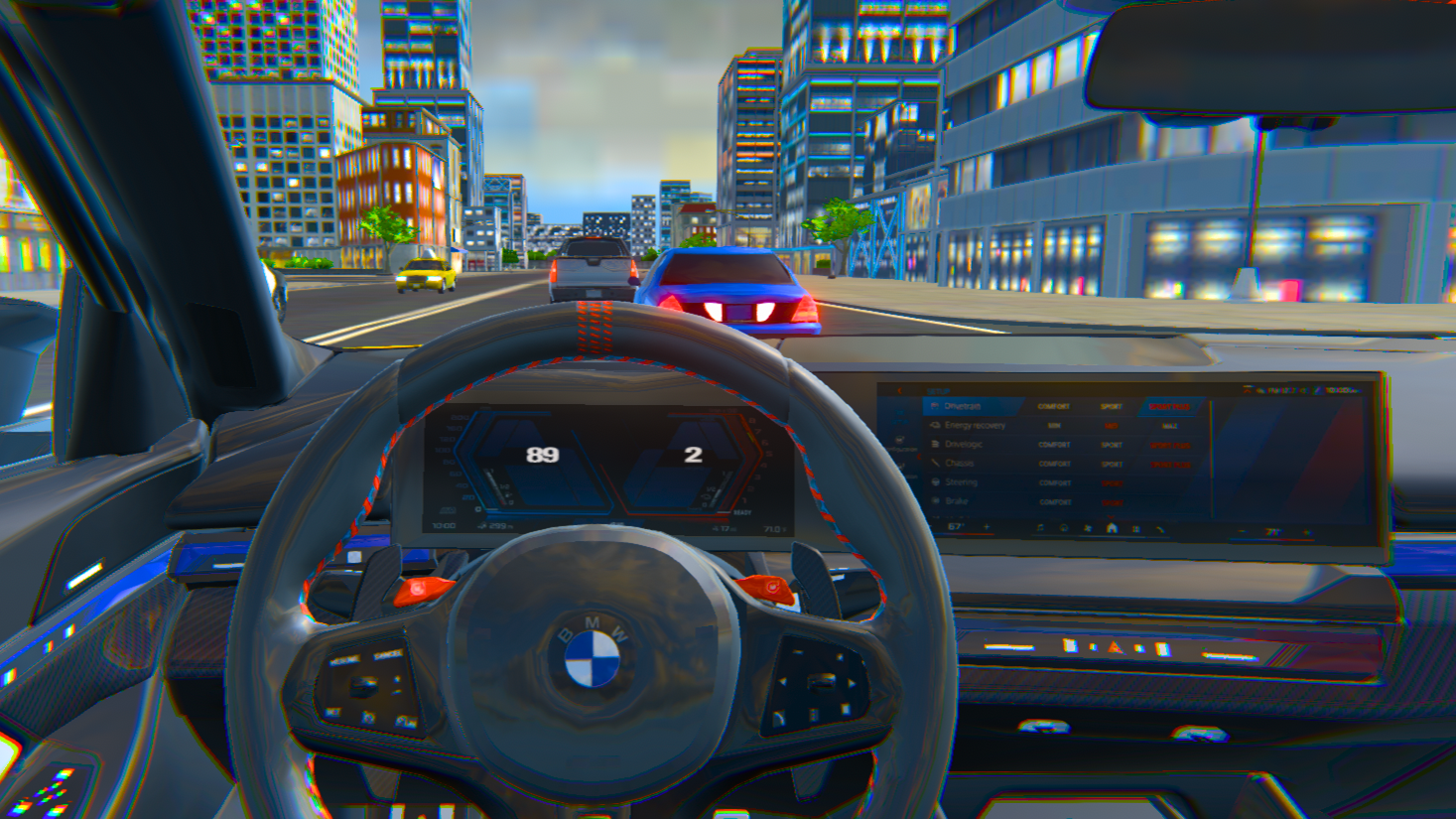Click the Steering wheel icon in Setup menu
Image resolution: width=1456 pixels, height=819 pixels.
936,482
